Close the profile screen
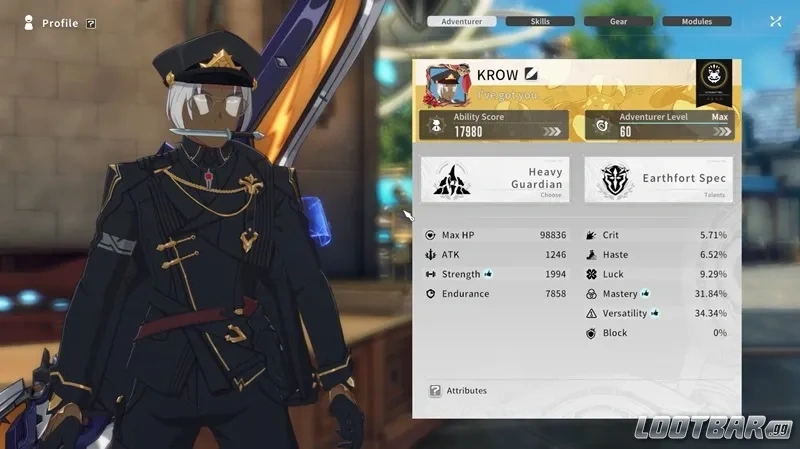800x449 pixels. click(x=776, y=21)
